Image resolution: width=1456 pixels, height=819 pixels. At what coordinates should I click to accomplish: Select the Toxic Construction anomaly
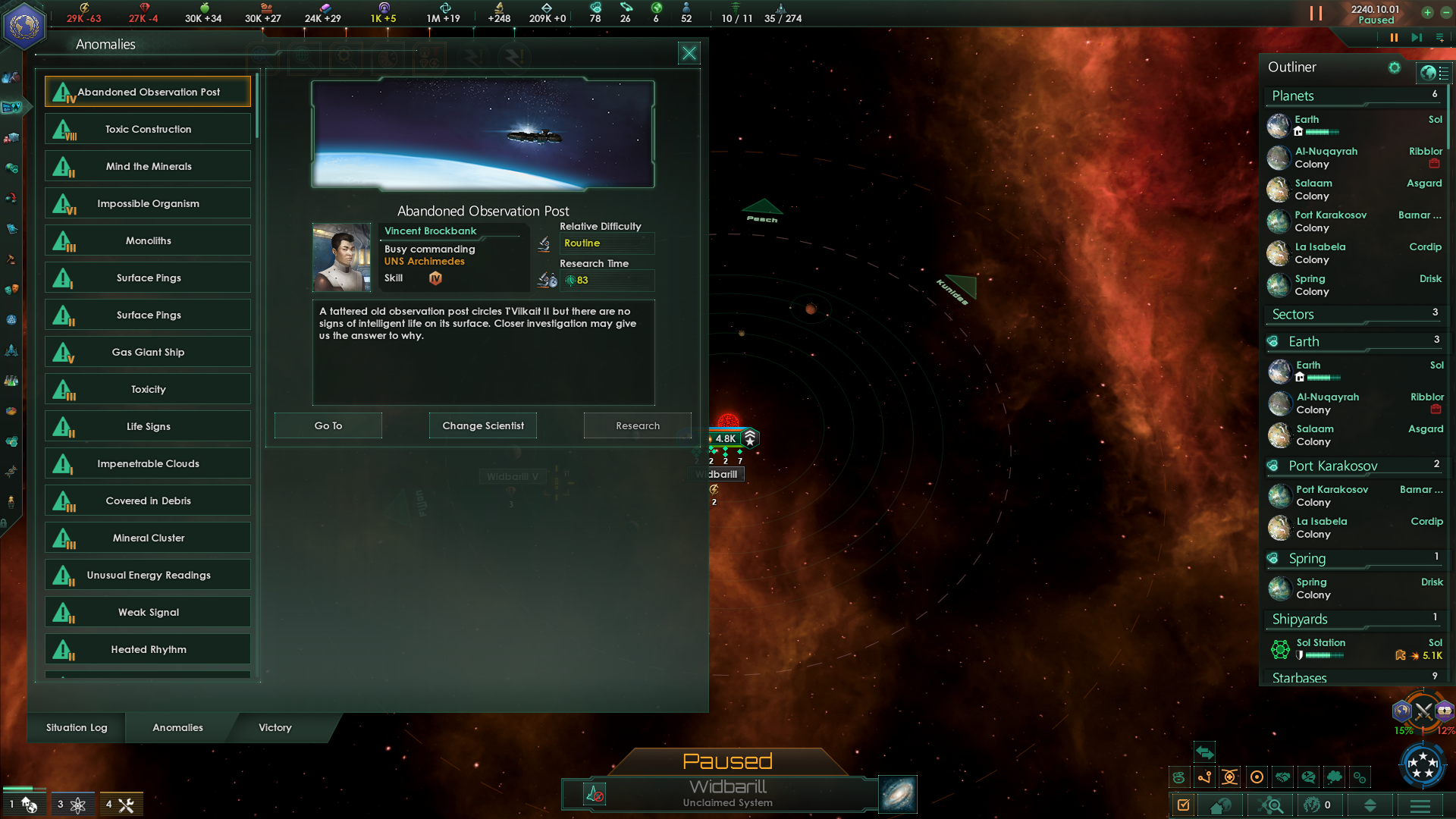(148, 129)
